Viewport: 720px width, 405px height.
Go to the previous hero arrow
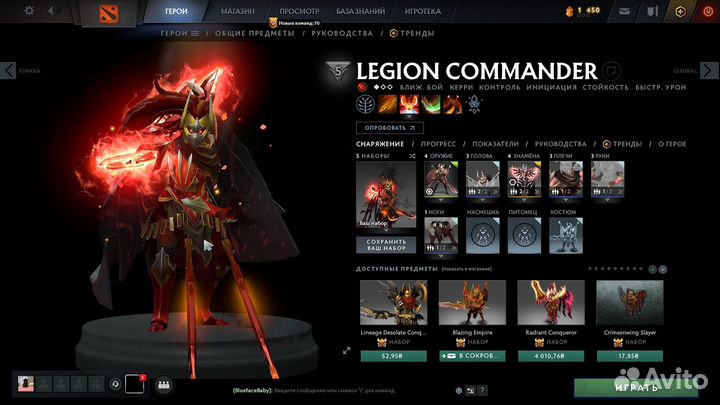point(8,70)
